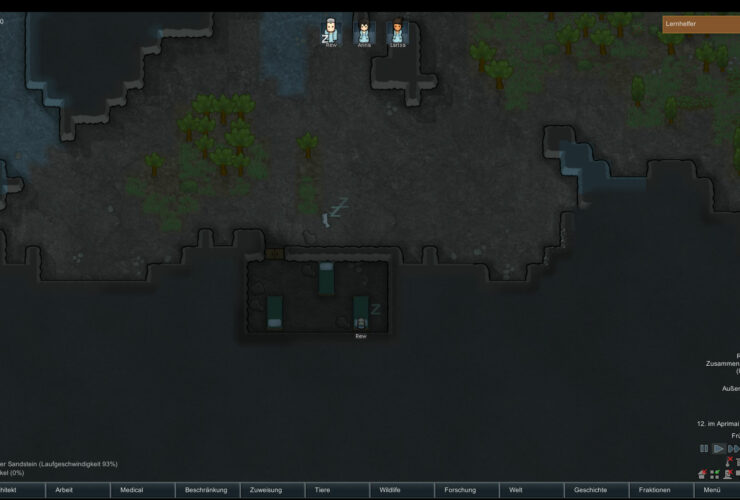Toggle the four-squares overlay icon with checkmark
Image resolution: width=740 pixels, height=500 pixels.
click(715, 474)
